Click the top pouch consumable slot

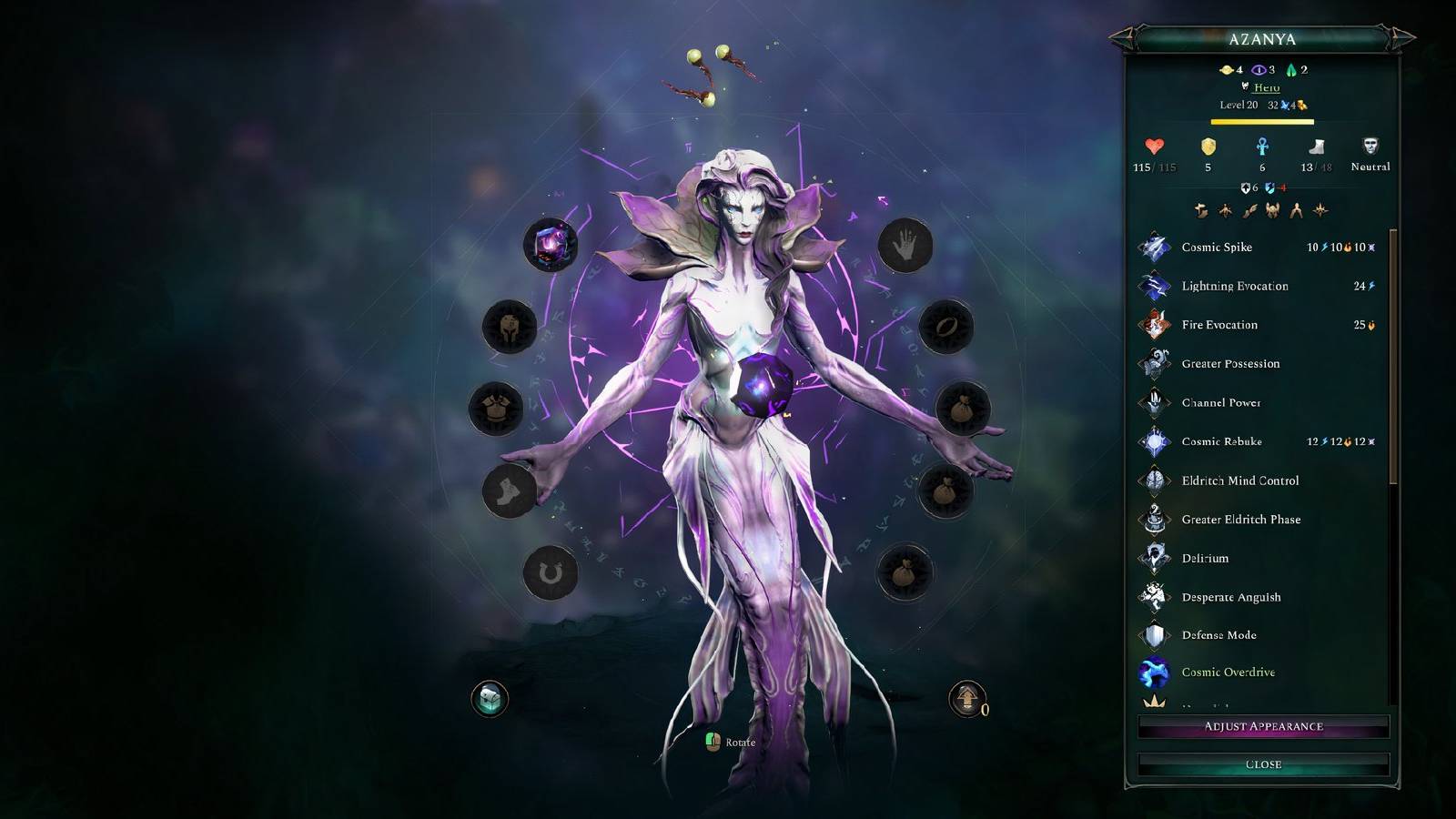point(960,407)
